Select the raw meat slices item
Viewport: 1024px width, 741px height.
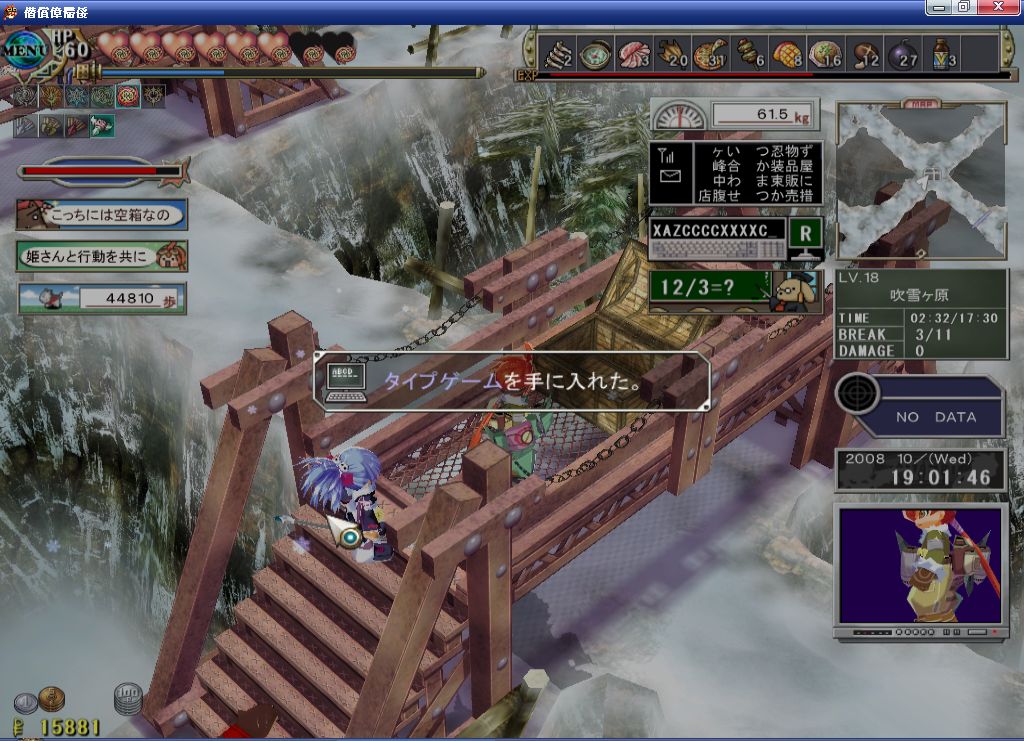click(634, 52)
